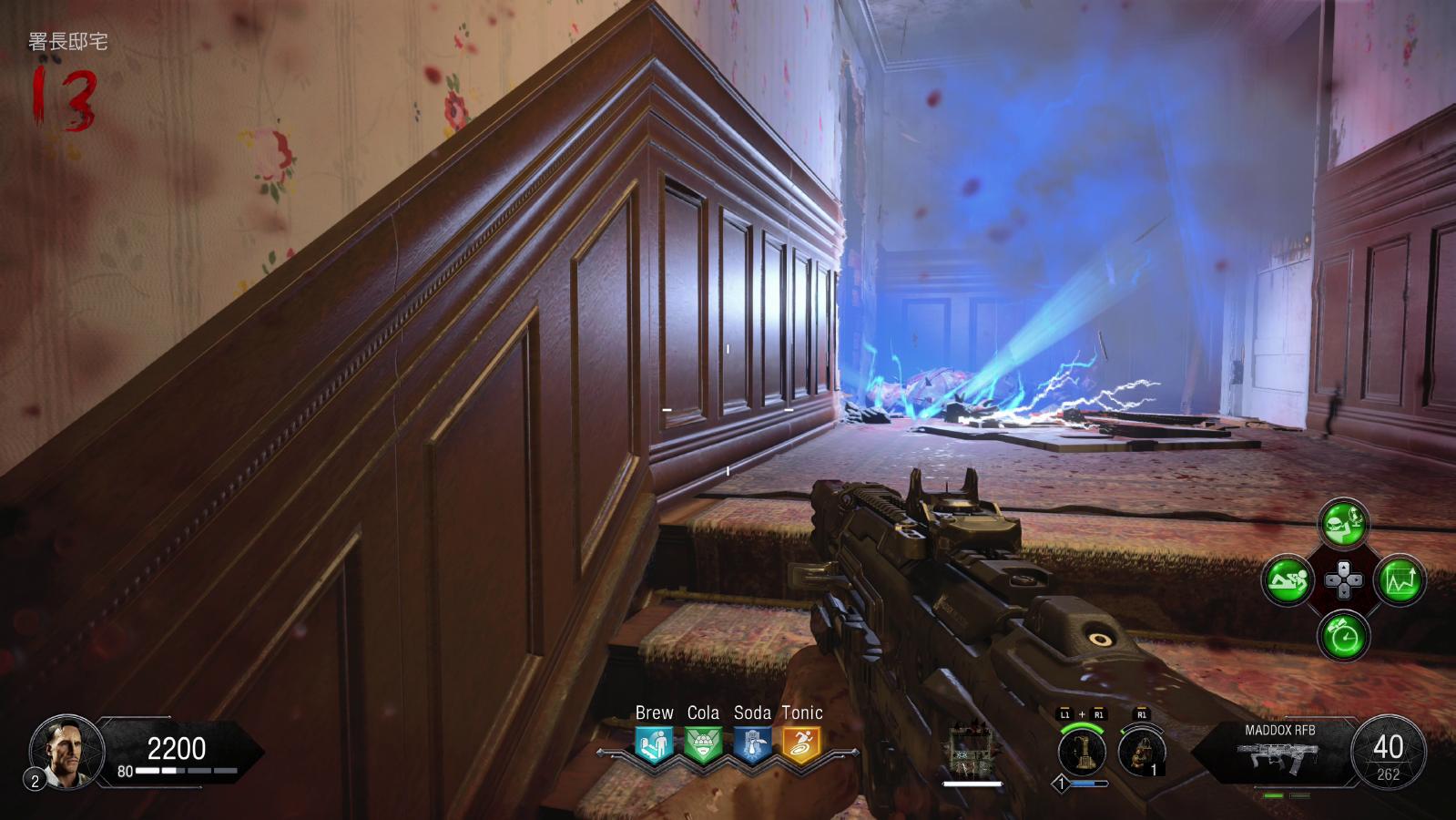This screenshot has width=1456, height=820.
Task: Click the player character portrait
Action: pyautogui.click(x=66, y=752)
